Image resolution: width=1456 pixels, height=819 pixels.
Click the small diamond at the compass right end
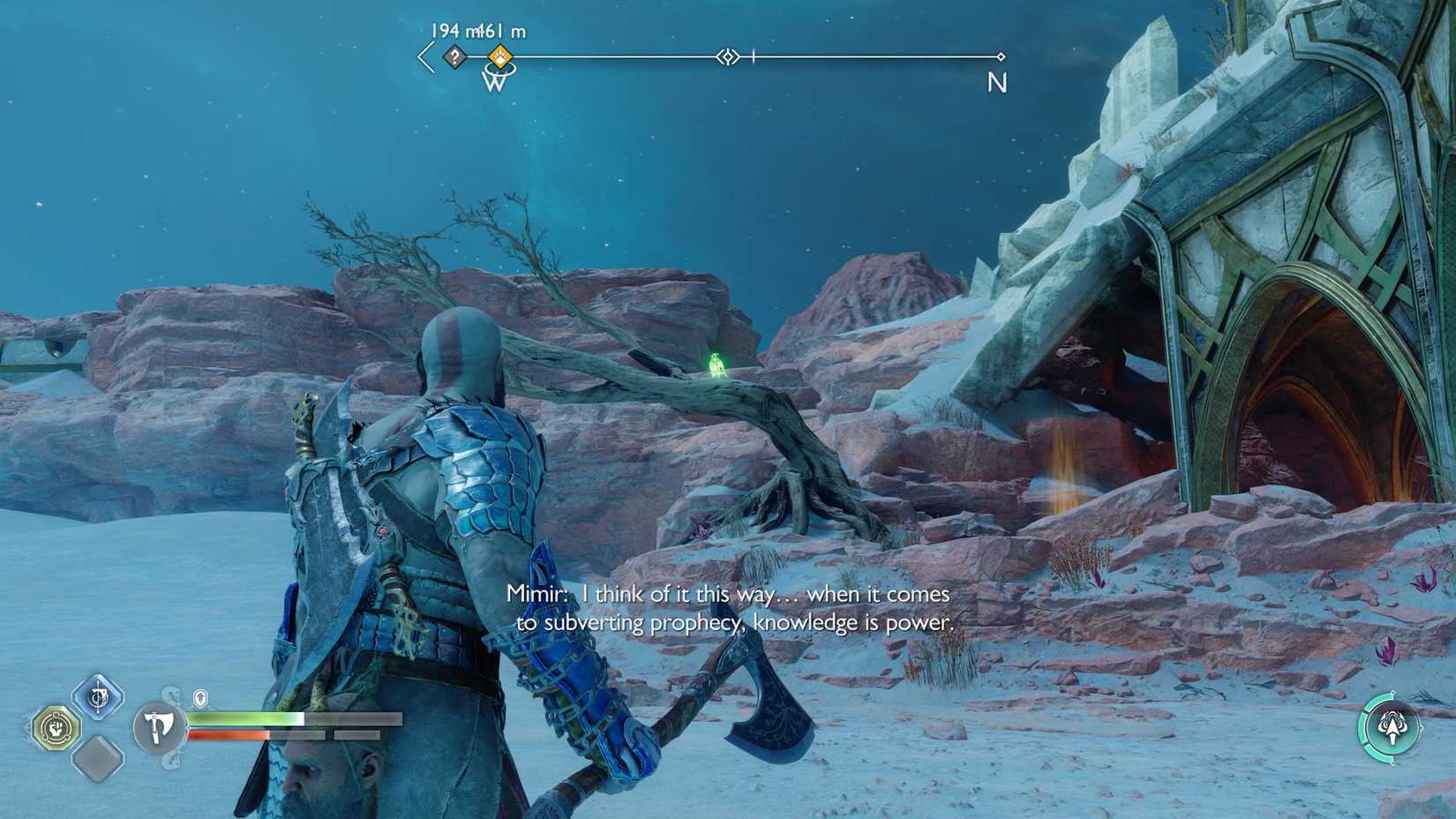pos(1000,56)
